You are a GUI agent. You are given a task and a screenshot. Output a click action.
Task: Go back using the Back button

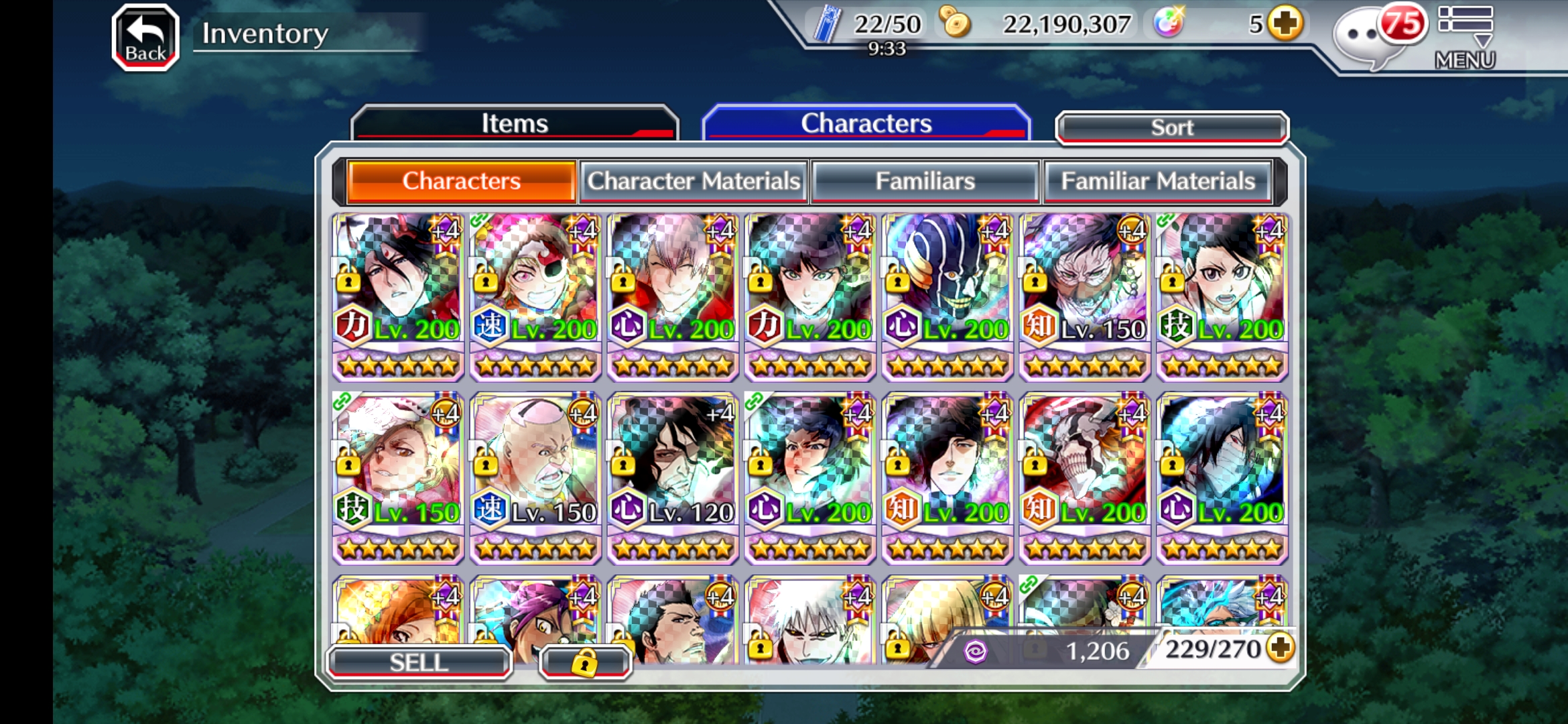145,38
